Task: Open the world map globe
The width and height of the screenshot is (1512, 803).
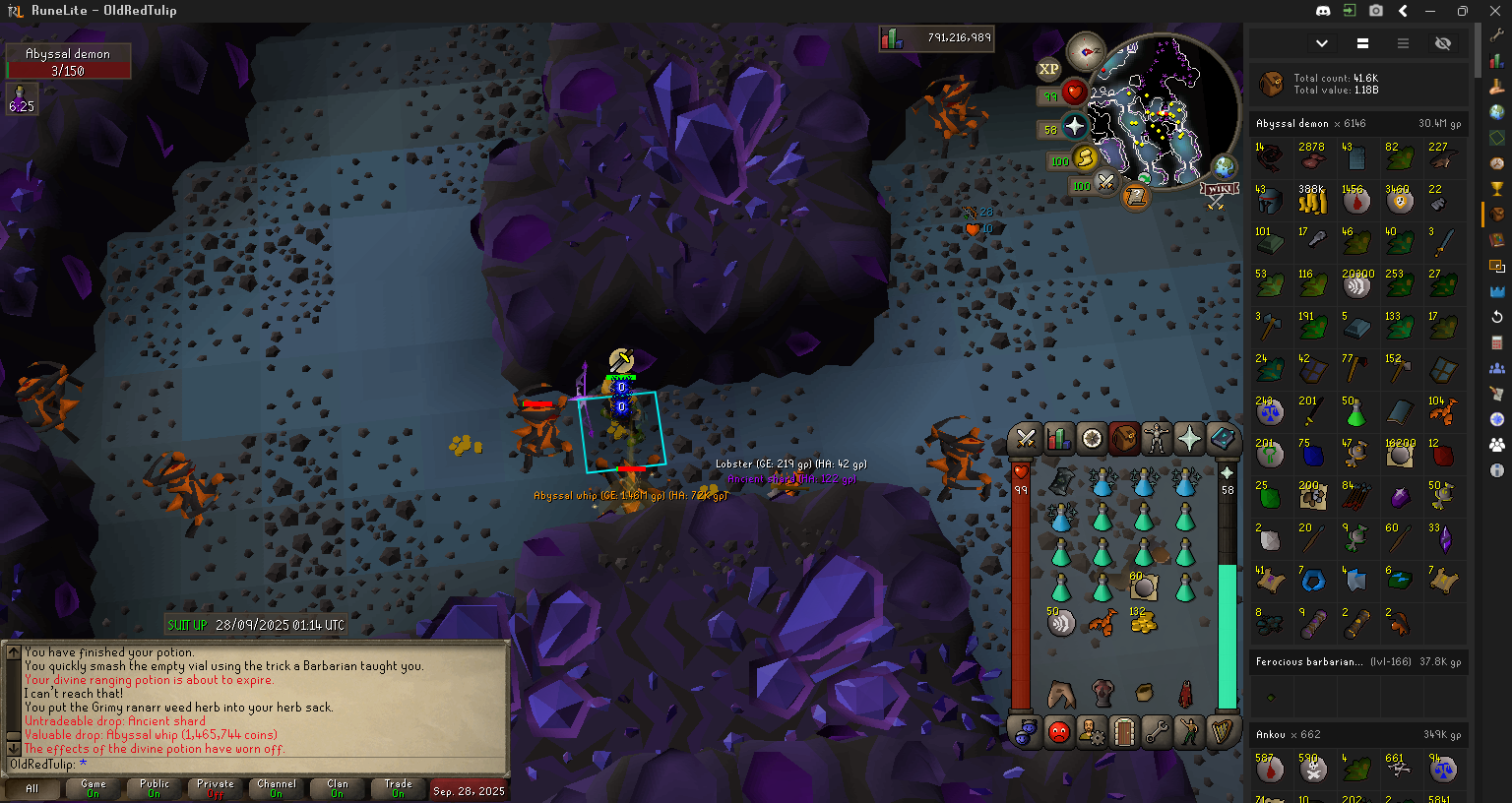Action: (1224, 166)
